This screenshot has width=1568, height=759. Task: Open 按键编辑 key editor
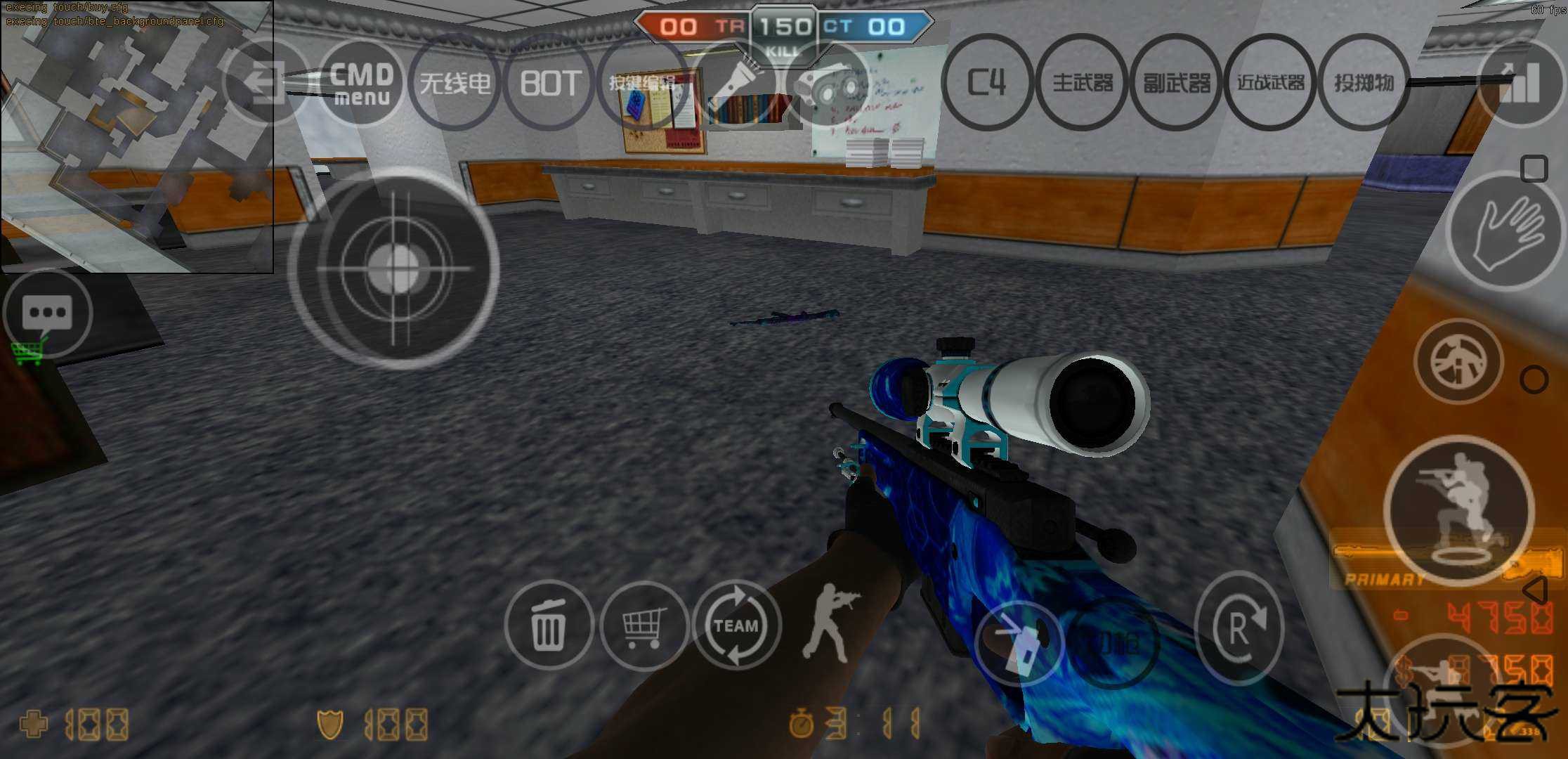coord(643,83)
